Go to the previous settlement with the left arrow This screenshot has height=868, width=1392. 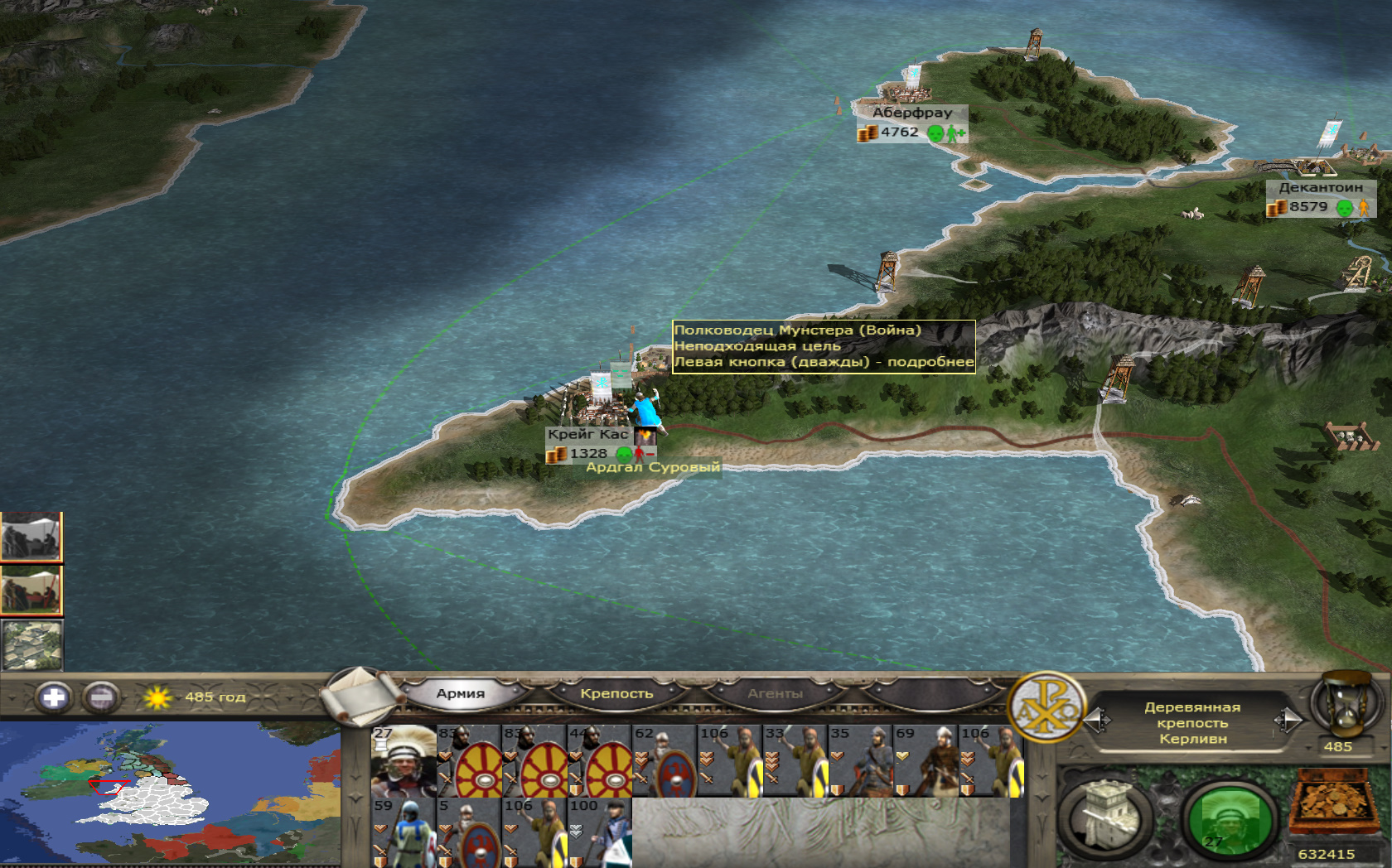click(1097, 721)
